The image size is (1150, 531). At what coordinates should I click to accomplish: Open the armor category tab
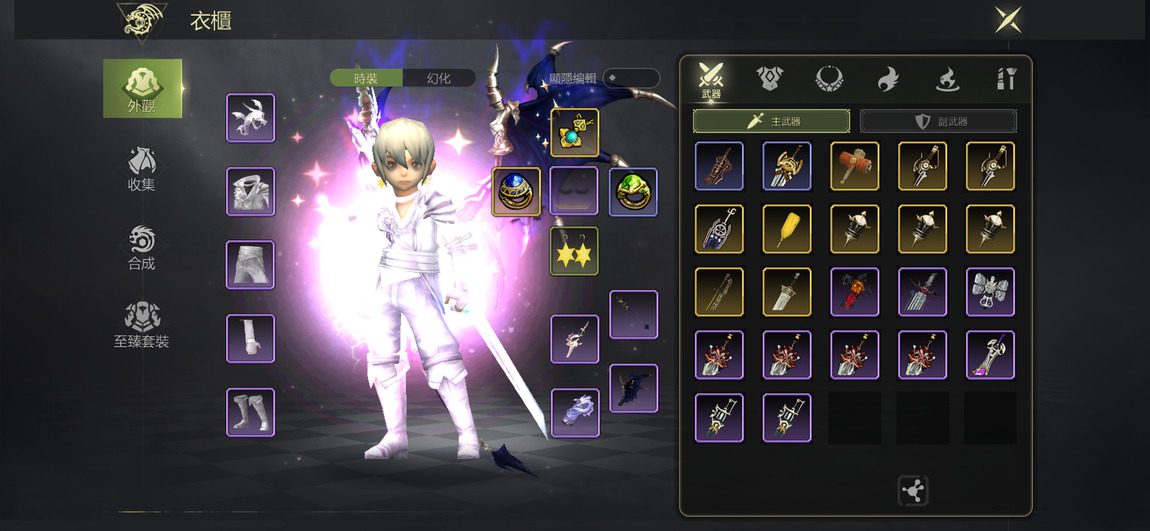tap(769, 78)
